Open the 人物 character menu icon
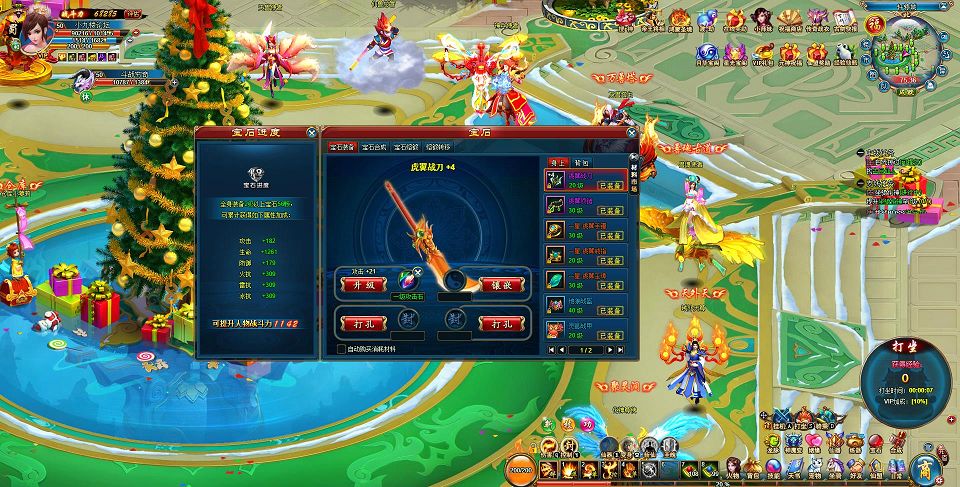 pos(733,466)
